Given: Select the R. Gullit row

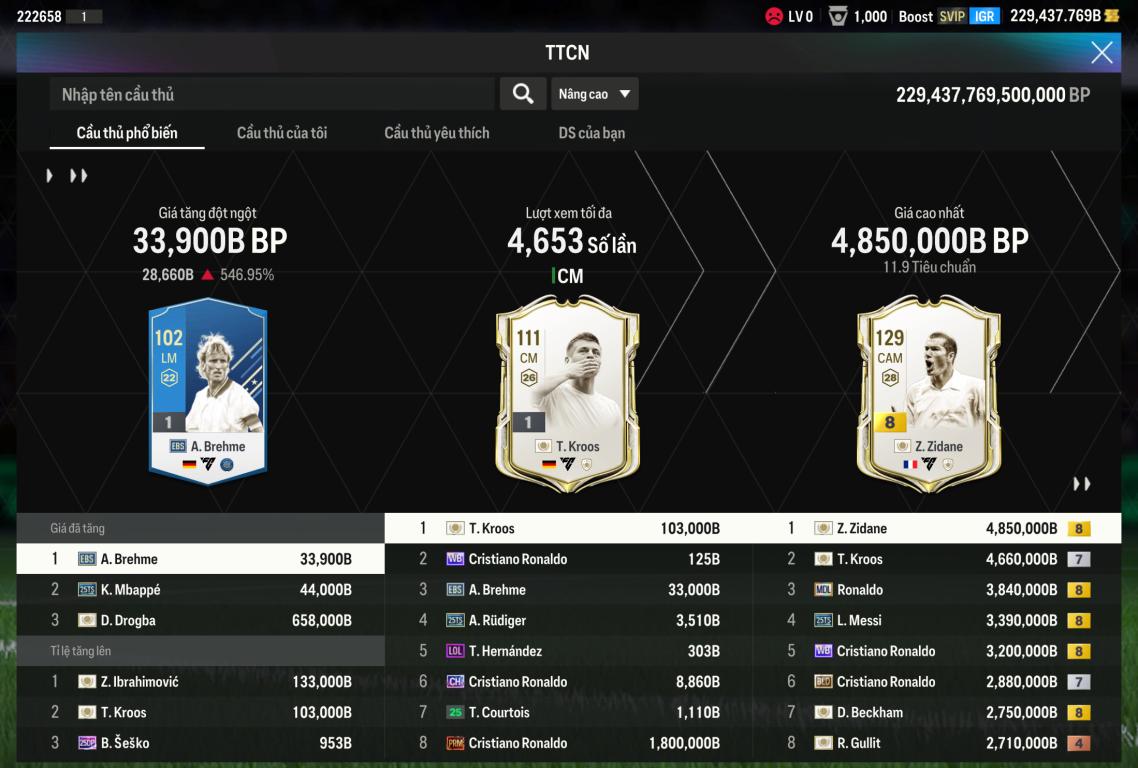Looking at the screenshot, I should (936, 743).
